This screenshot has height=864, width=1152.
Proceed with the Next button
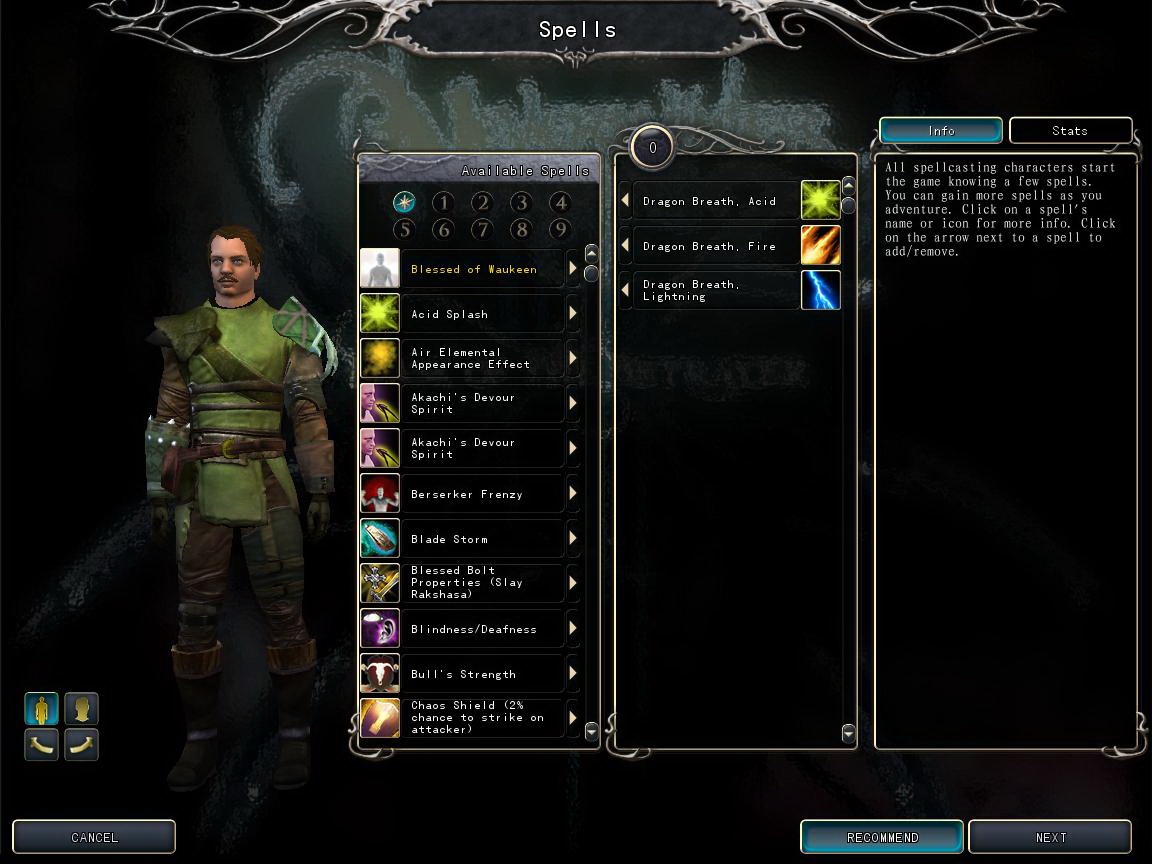coord(1050,837)
